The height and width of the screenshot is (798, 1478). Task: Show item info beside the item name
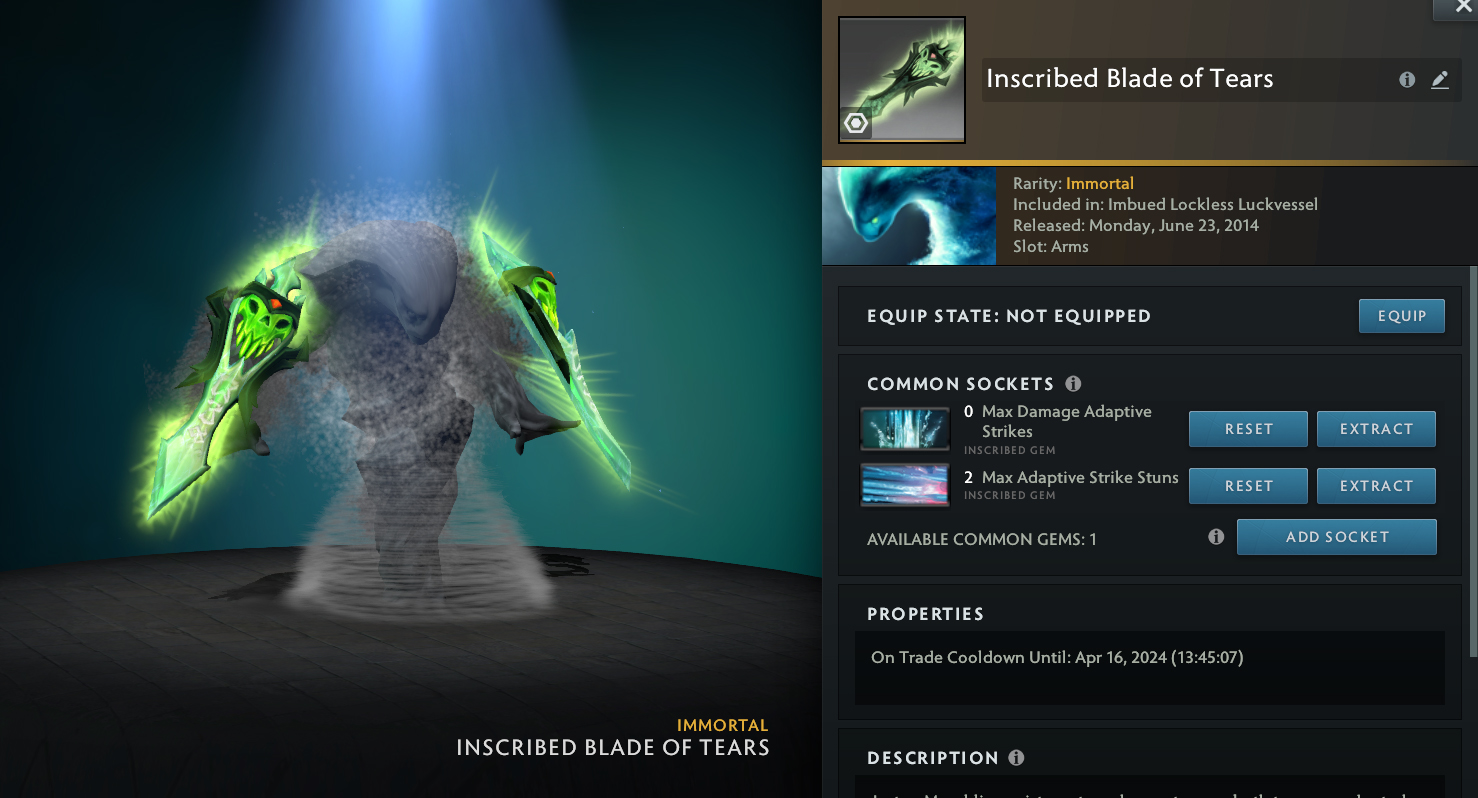1407,80
